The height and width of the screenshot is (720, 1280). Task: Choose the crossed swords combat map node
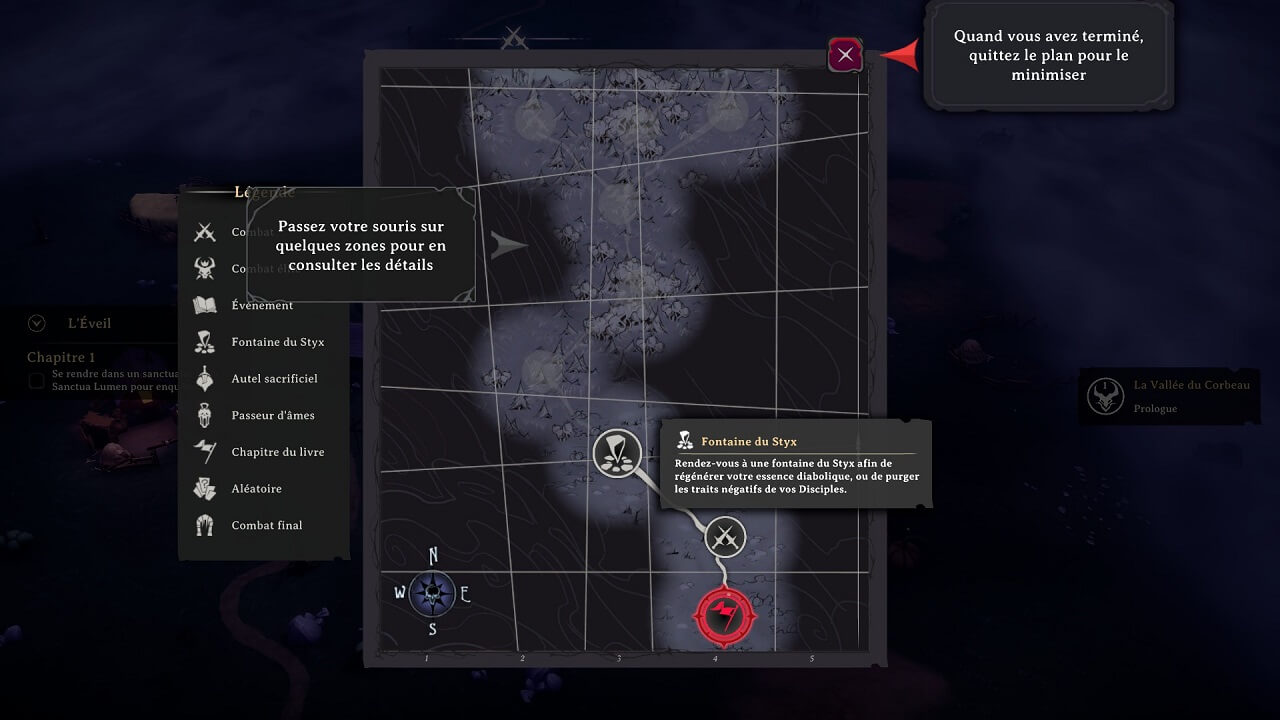click(x=725, y=537)
